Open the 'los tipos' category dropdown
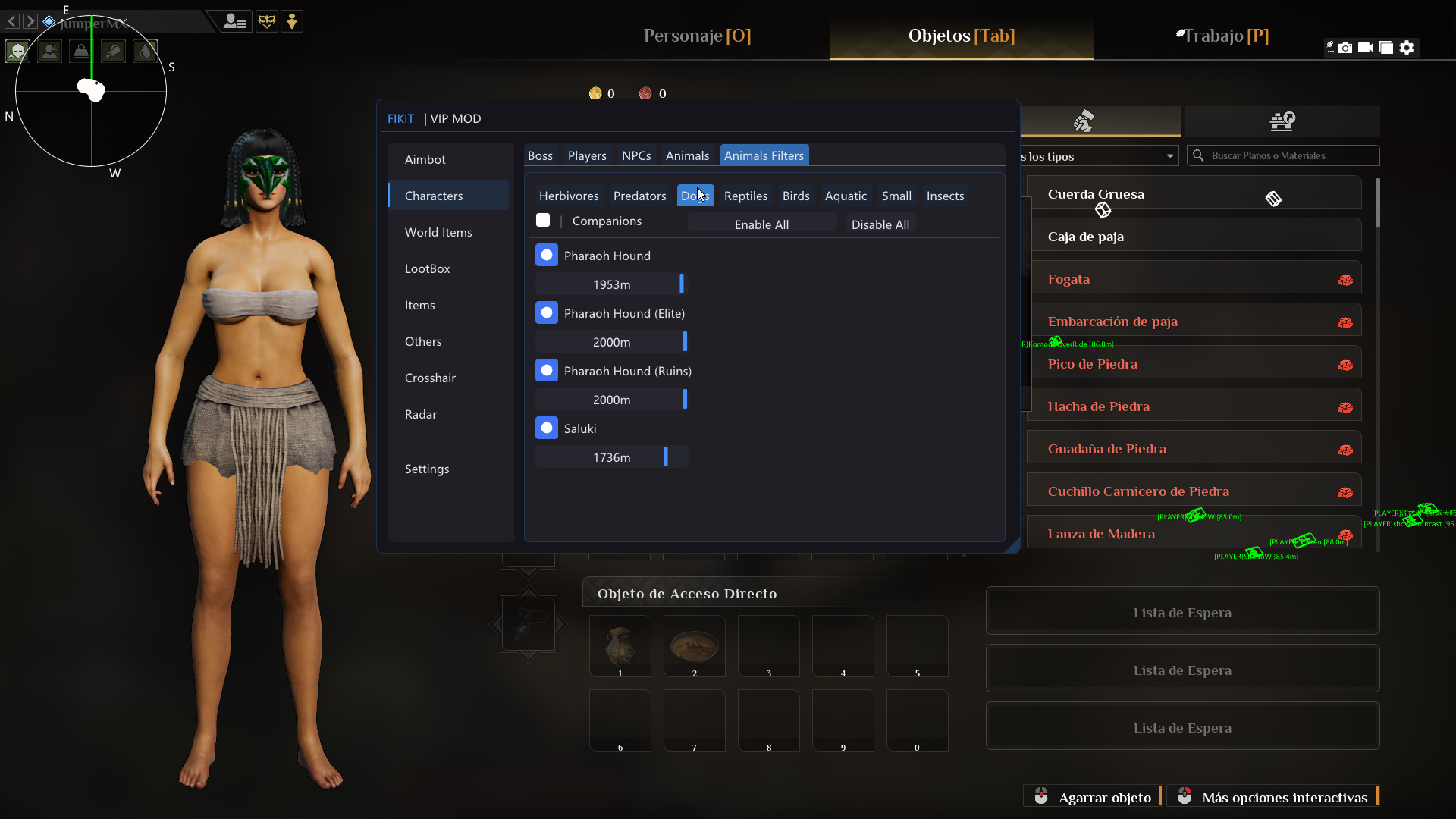This screenshot has height=819, width=1456. tap(1099, 155)
